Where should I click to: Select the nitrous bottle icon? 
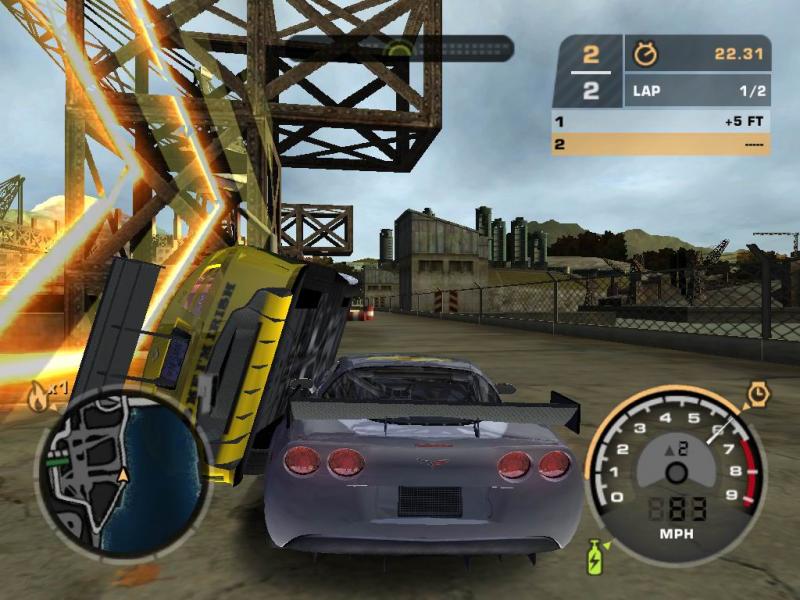(x=595, y=556)
